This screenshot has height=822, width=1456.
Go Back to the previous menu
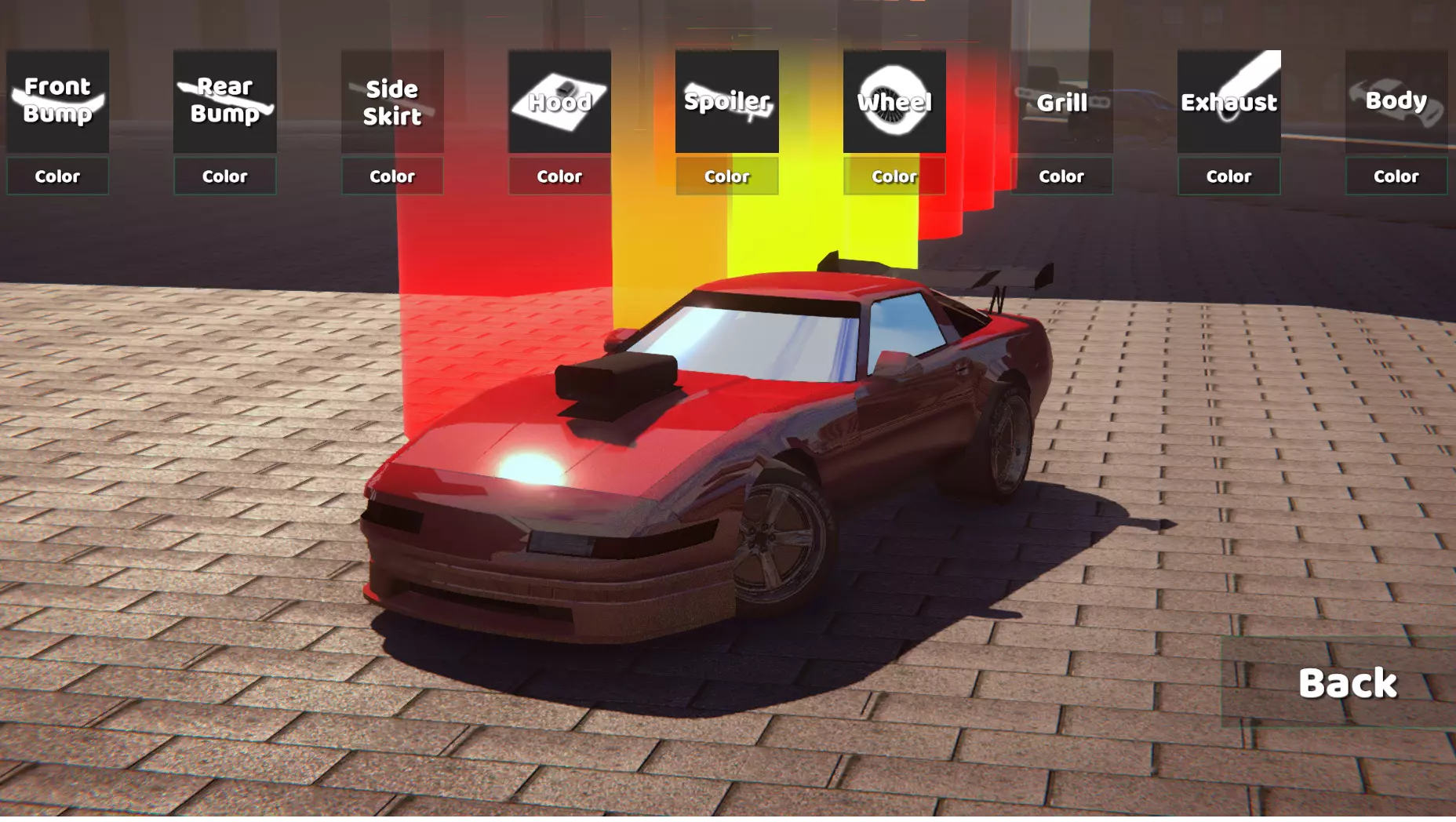click(x=1347, y=683)
